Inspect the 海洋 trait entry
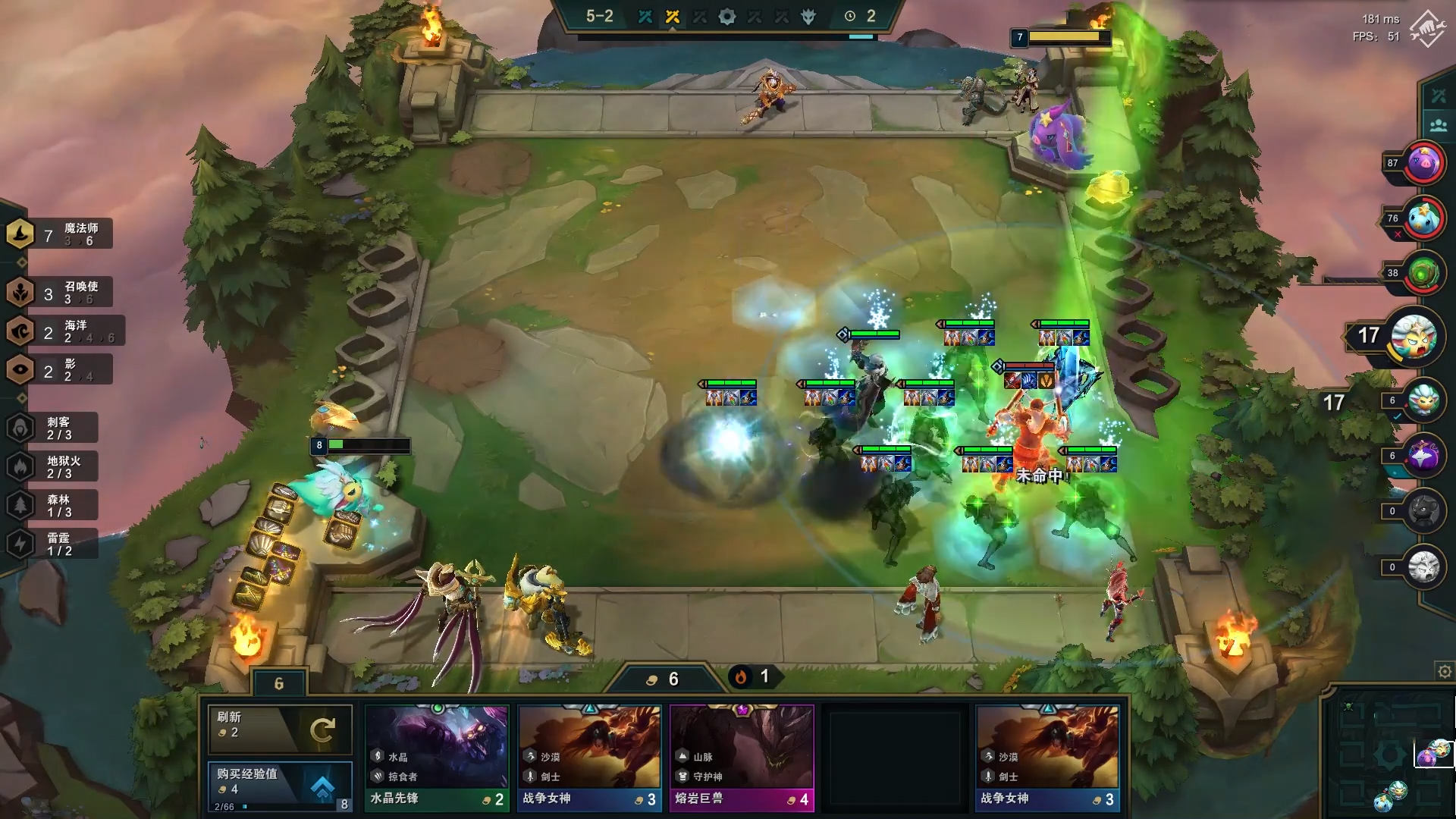The width and height of the screenshot is (1456, 819). coord(64,331)
